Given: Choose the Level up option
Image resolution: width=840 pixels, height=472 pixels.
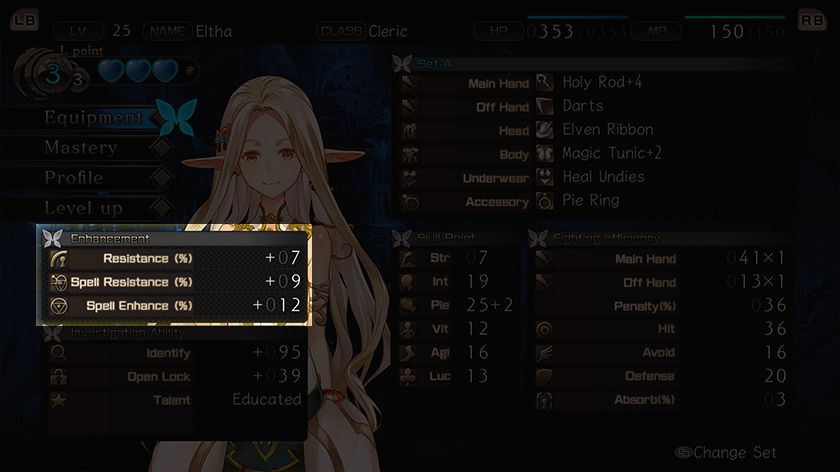Looking at the screenshot, I should [x=83, y=208].
